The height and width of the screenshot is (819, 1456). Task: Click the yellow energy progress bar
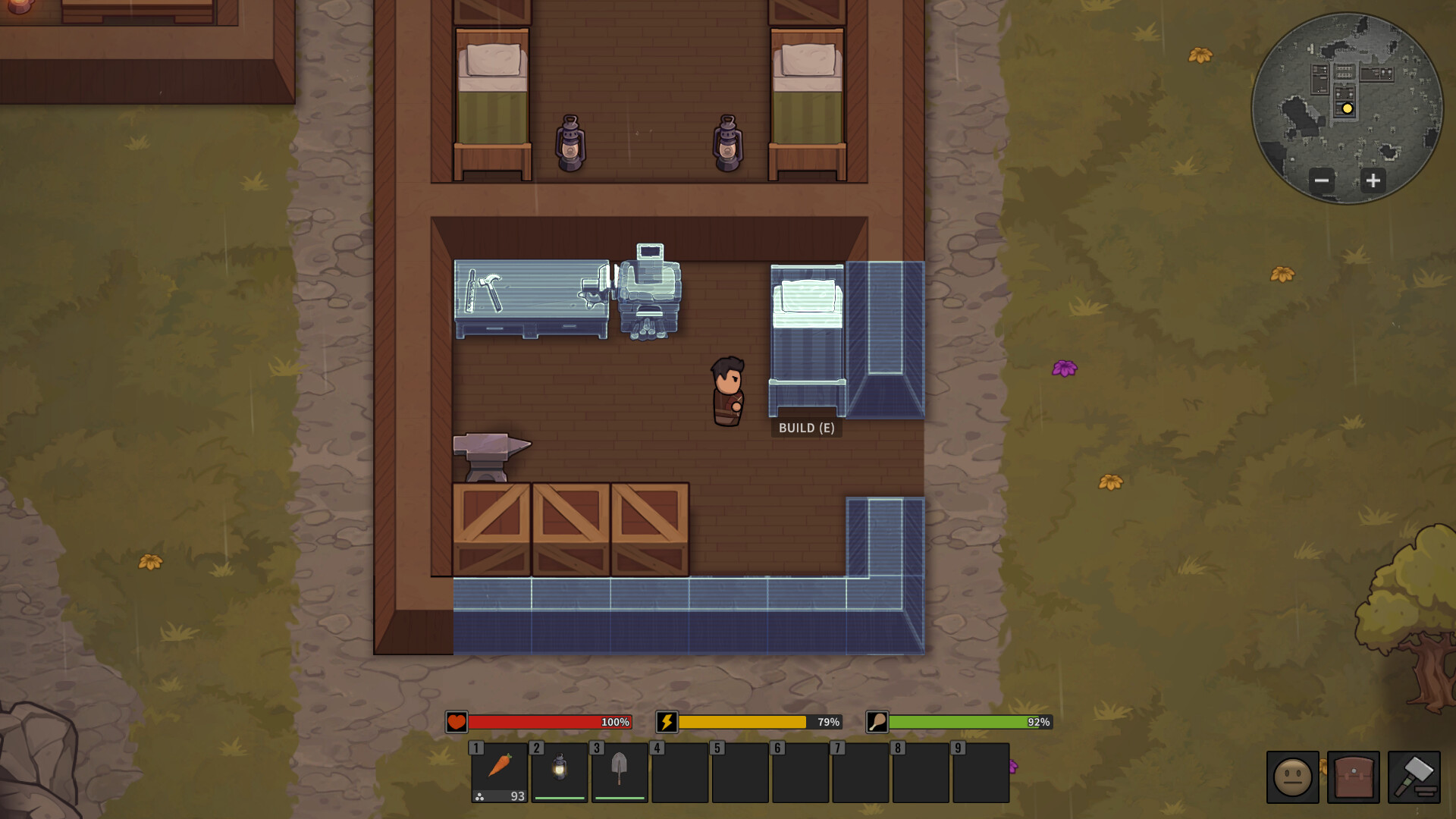coord(743,723)
